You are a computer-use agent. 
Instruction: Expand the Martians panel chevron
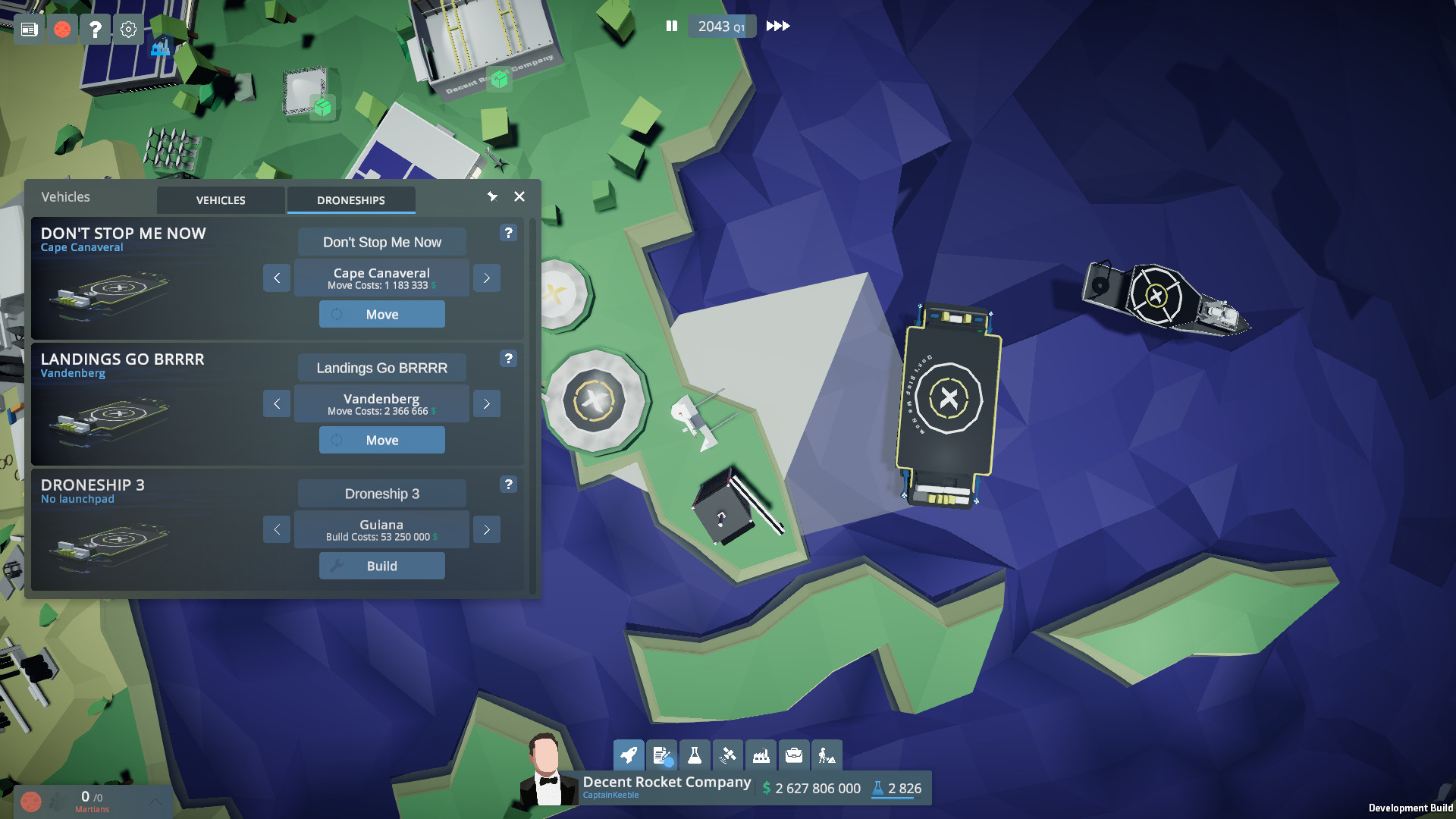[x=155, y=800]
